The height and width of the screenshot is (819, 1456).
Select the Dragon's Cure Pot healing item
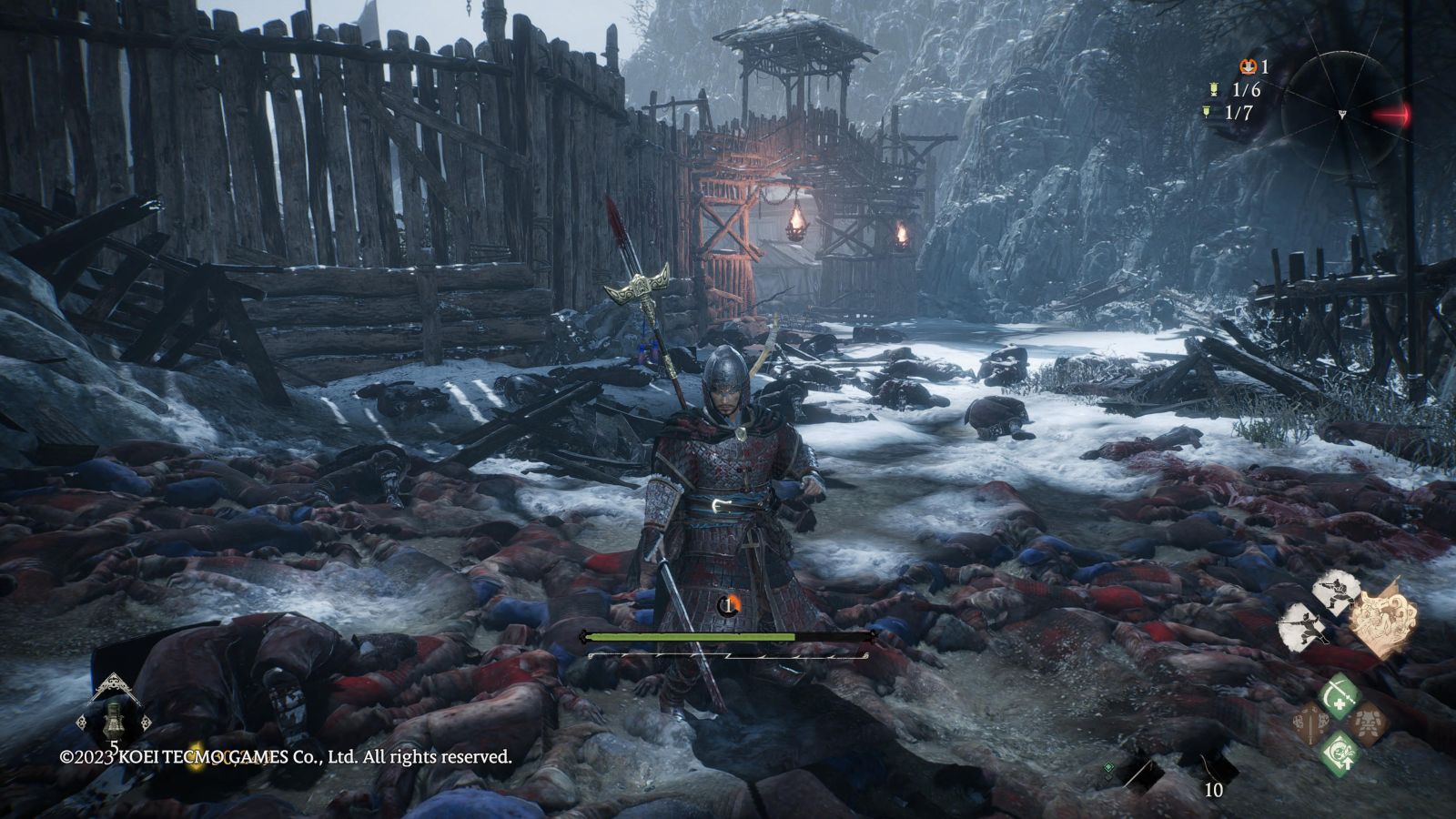(115, 713)
